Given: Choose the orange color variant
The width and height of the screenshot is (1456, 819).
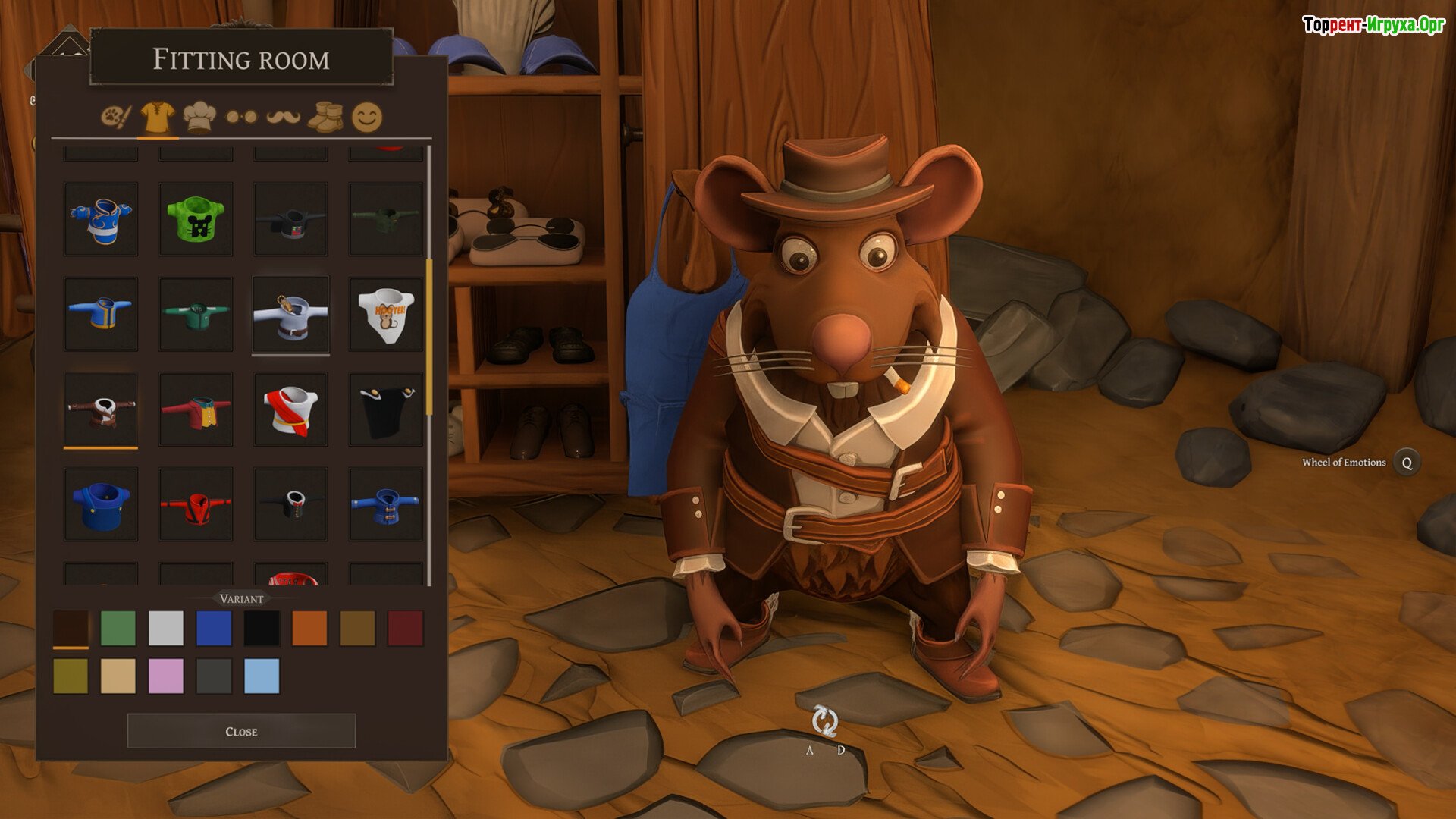Looking at the screenshot, I should [309, 628].
